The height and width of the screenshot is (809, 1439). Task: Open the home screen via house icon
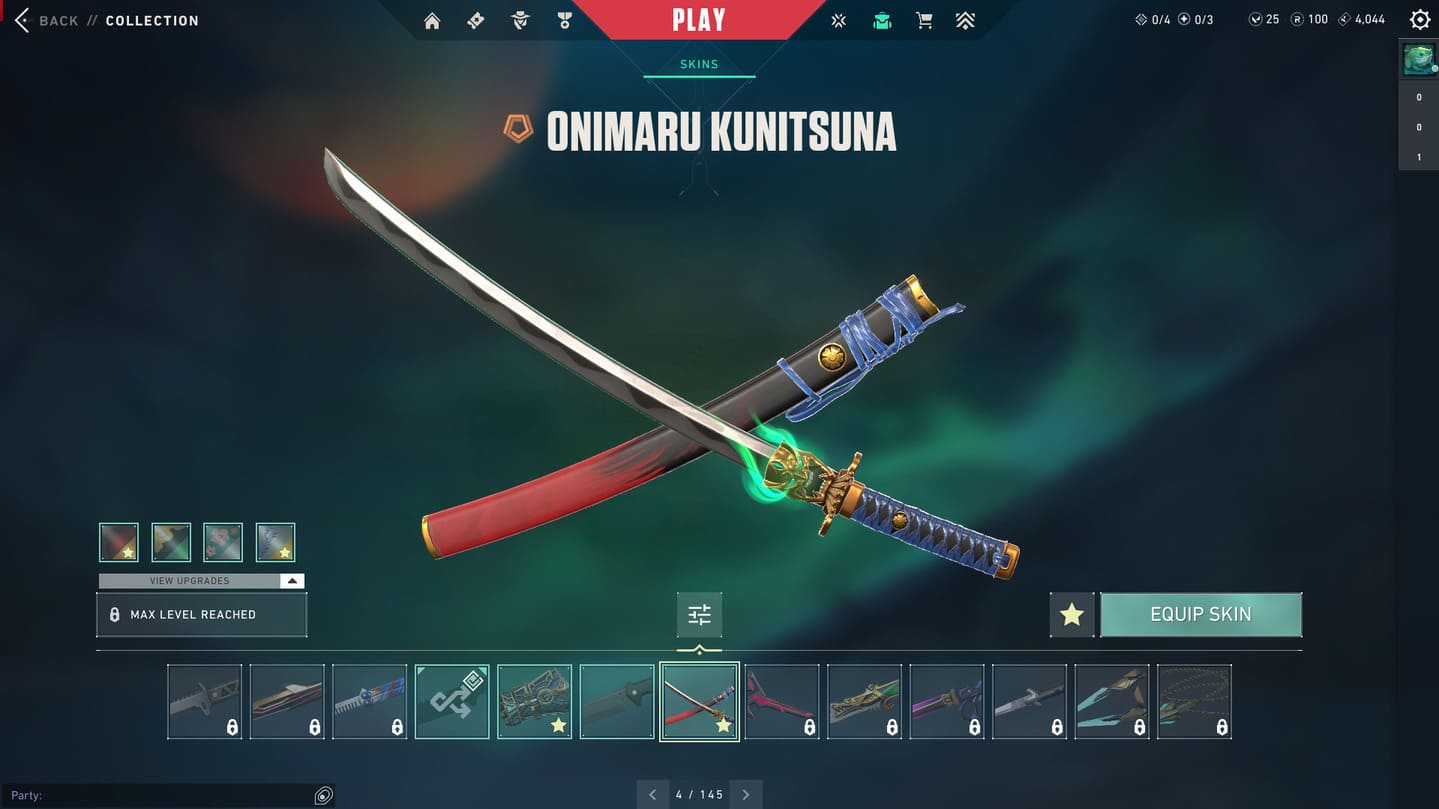pyautogui.click(x=432, y=21)
